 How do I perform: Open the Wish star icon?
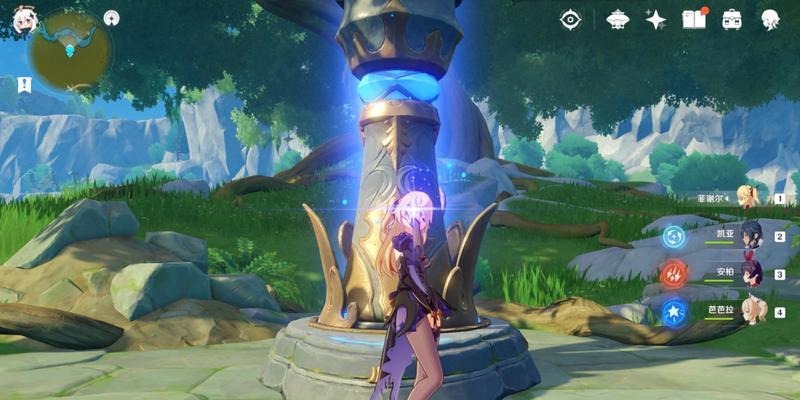point(655,19)
